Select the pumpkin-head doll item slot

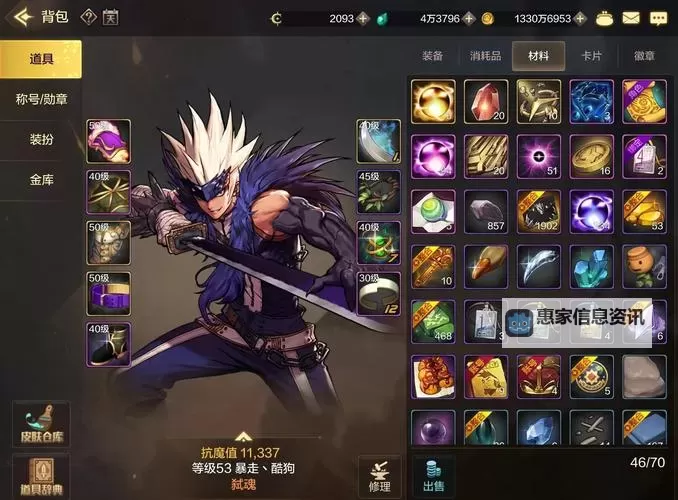(x=644, y=266)
